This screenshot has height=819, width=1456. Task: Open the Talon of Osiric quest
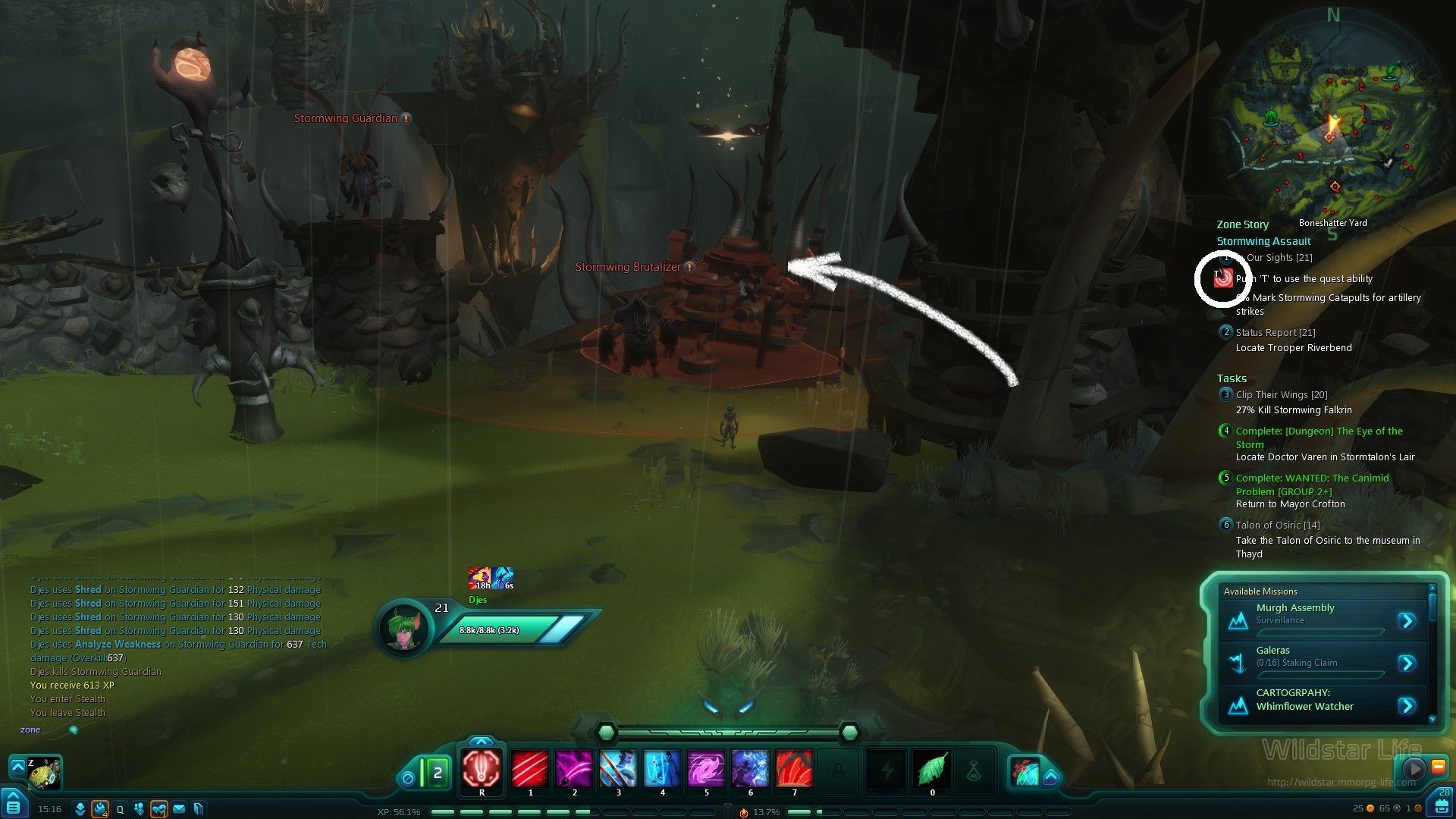[x=1277, y=525]
